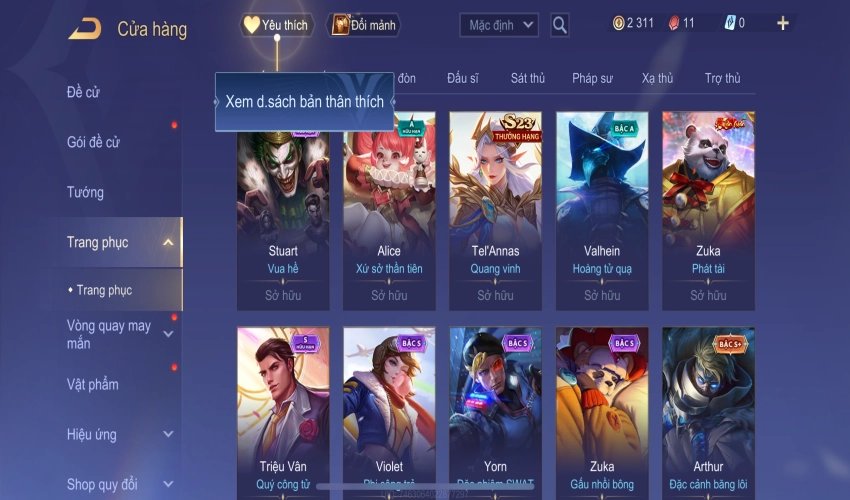Switch to the Đấu sĩ tab
The height and width of the screenshot is (500, 850).
(x=464, y=78)
